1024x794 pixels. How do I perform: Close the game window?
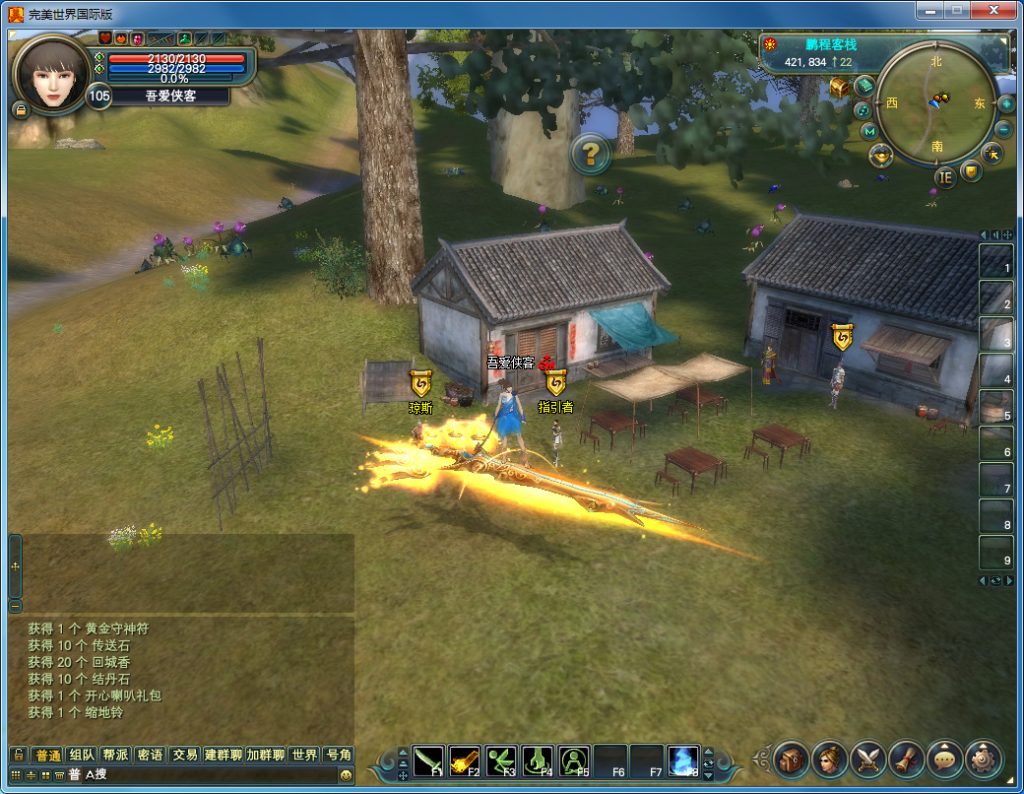click(993, 10)
